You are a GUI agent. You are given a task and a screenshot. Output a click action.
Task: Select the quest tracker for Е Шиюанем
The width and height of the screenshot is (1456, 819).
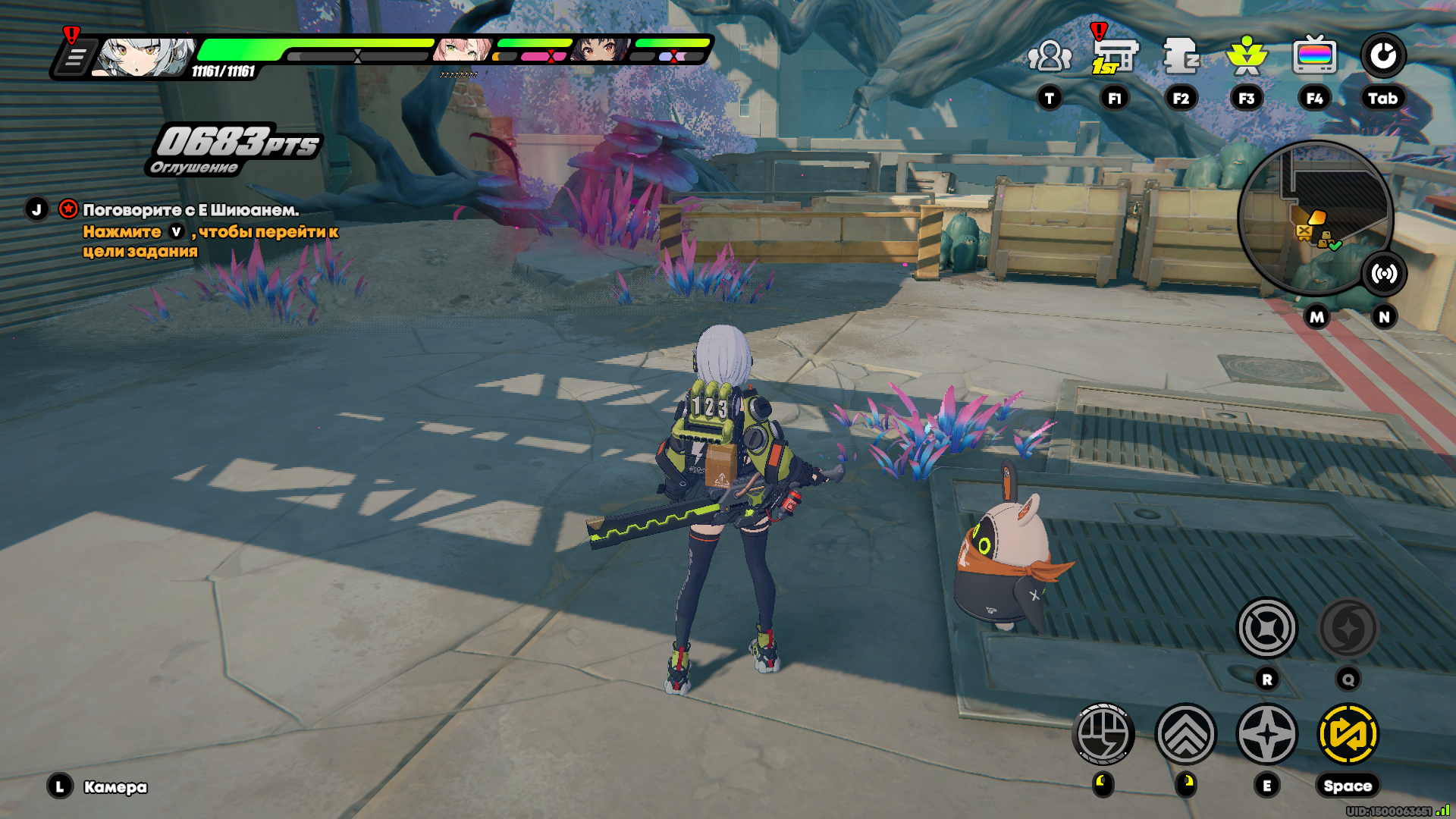coord(190,210)
